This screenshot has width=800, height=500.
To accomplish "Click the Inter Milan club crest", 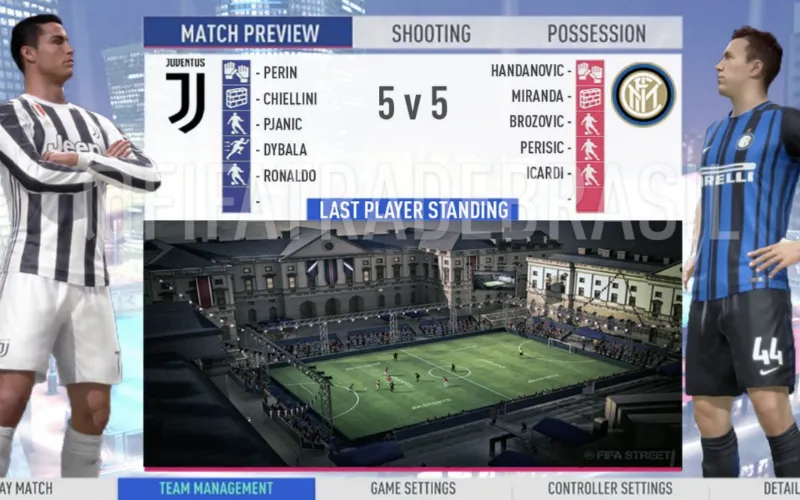I will tap(643, 95).
